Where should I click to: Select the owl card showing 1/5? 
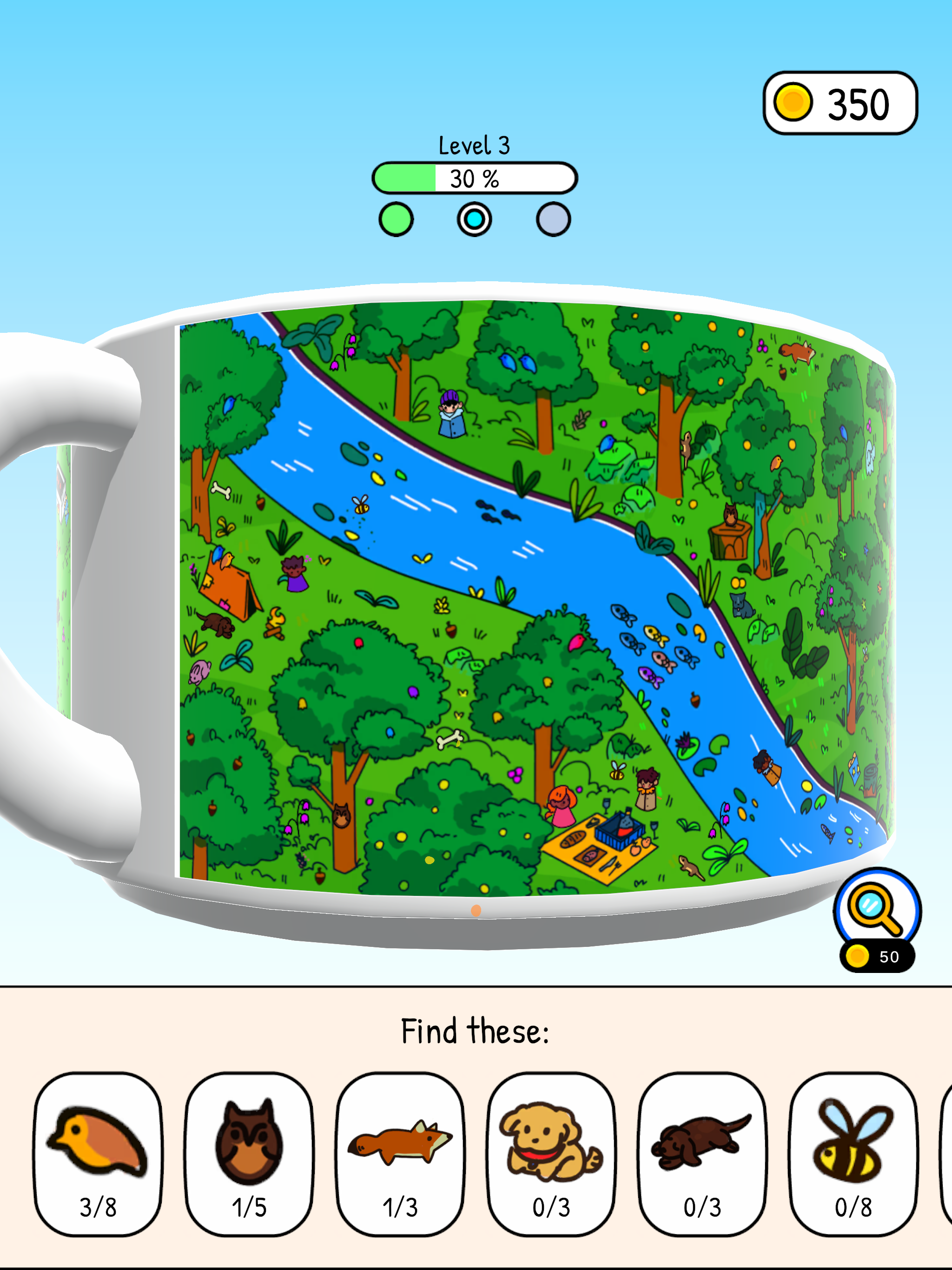pyautogui.click(x=248, y=1144)
